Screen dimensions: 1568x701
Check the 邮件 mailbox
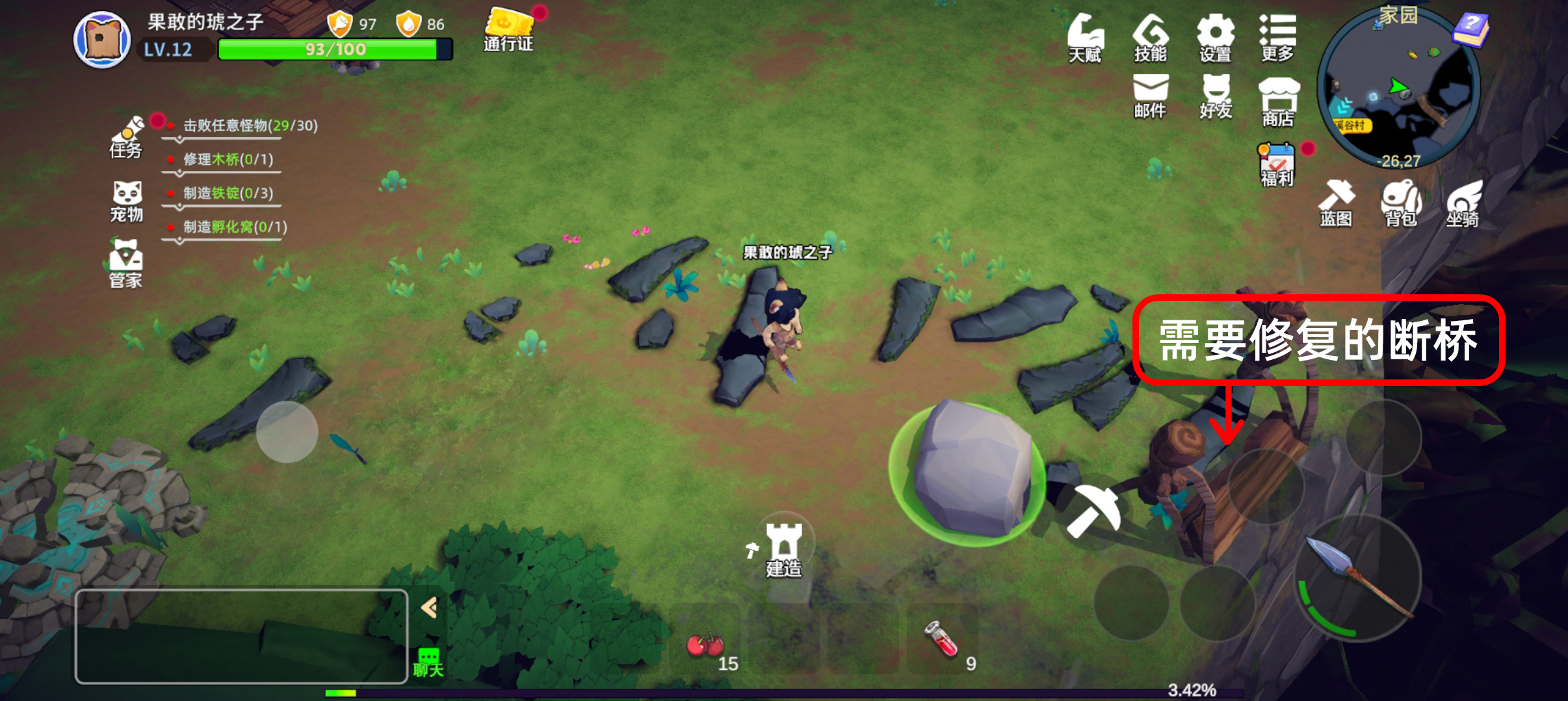[x=1150, y=96]
